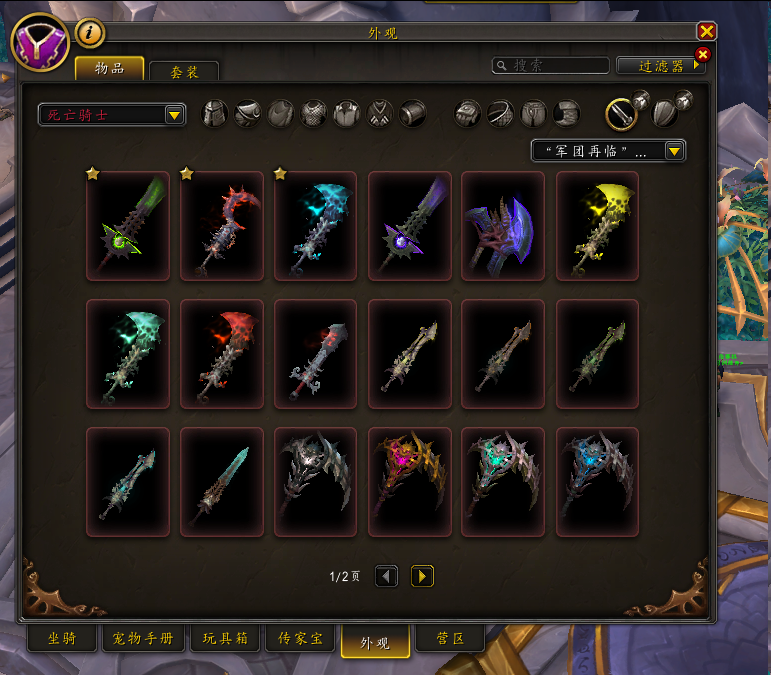771x675 pixels.
Task: Open the 过滤器 filter menu
Action: pyautogui.click(x=660, y=66)
